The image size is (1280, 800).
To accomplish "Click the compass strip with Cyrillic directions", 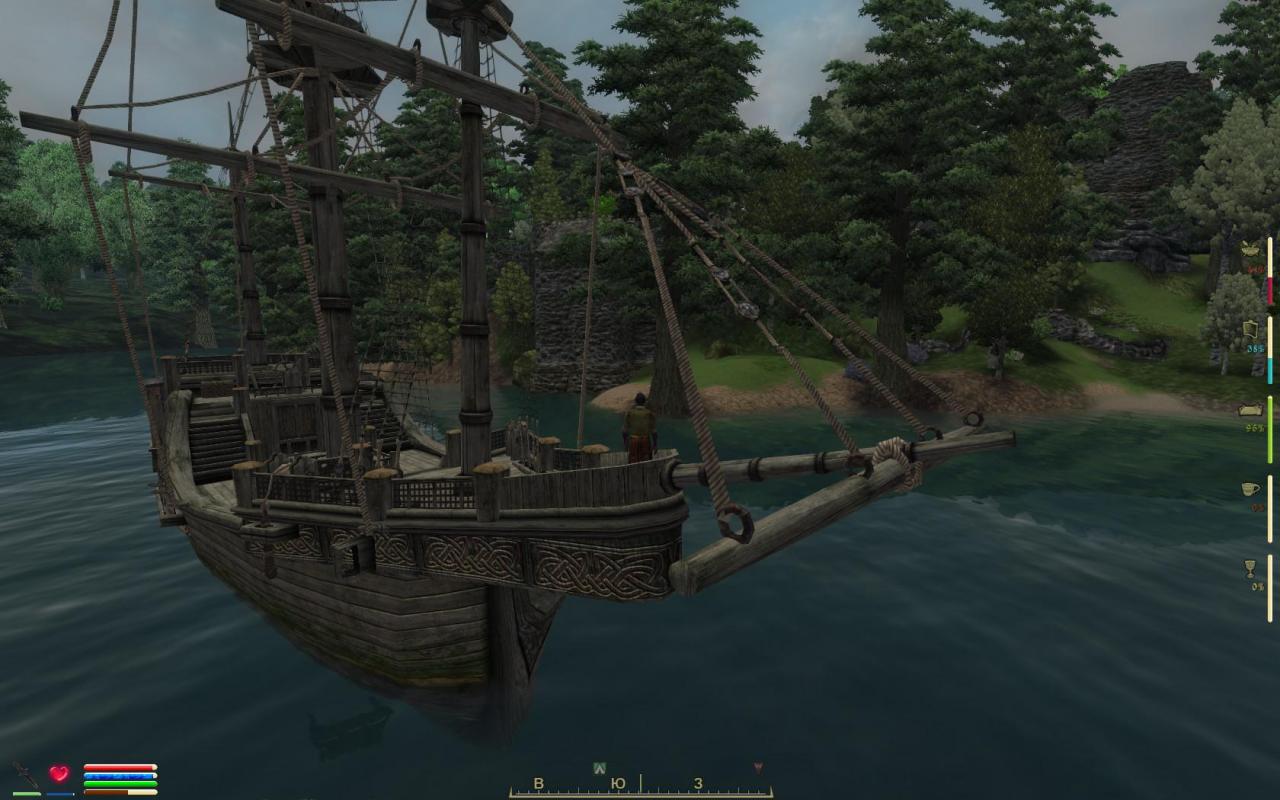I will 640,784.
